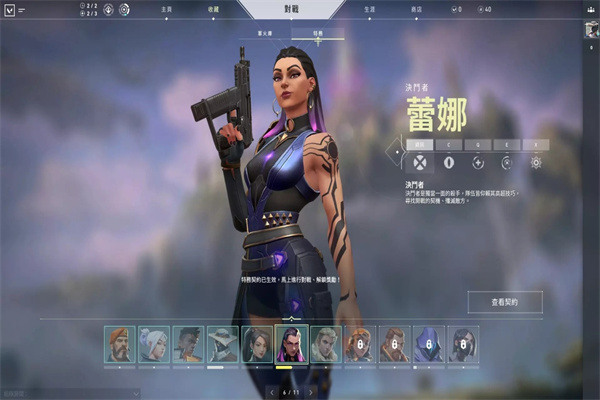Select Brimstone's agent portrait
The height and width of the screenshot is (400, 600).
(119, 343)
